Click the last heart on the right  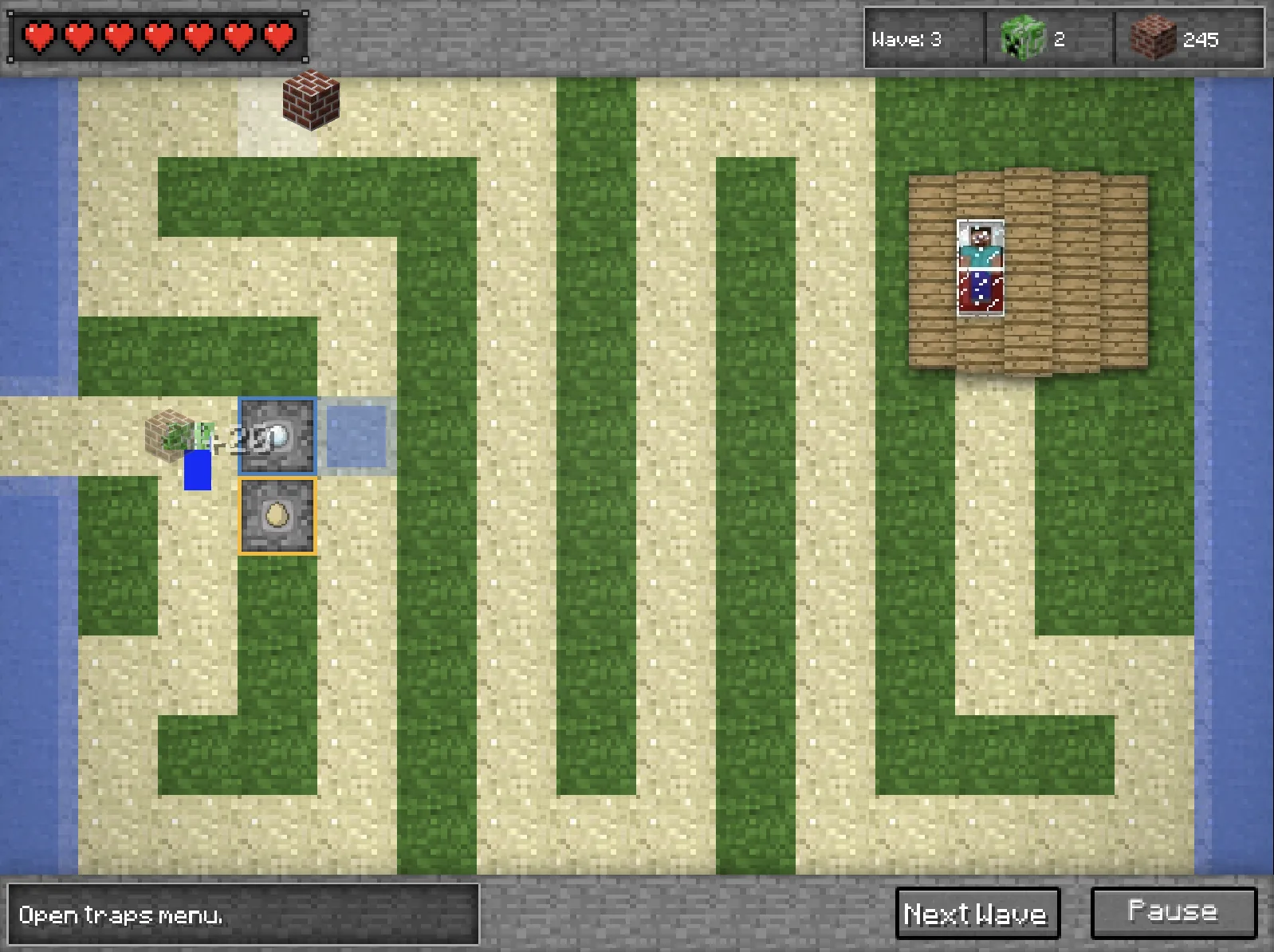pyautogui.click(x=279, y=35)
